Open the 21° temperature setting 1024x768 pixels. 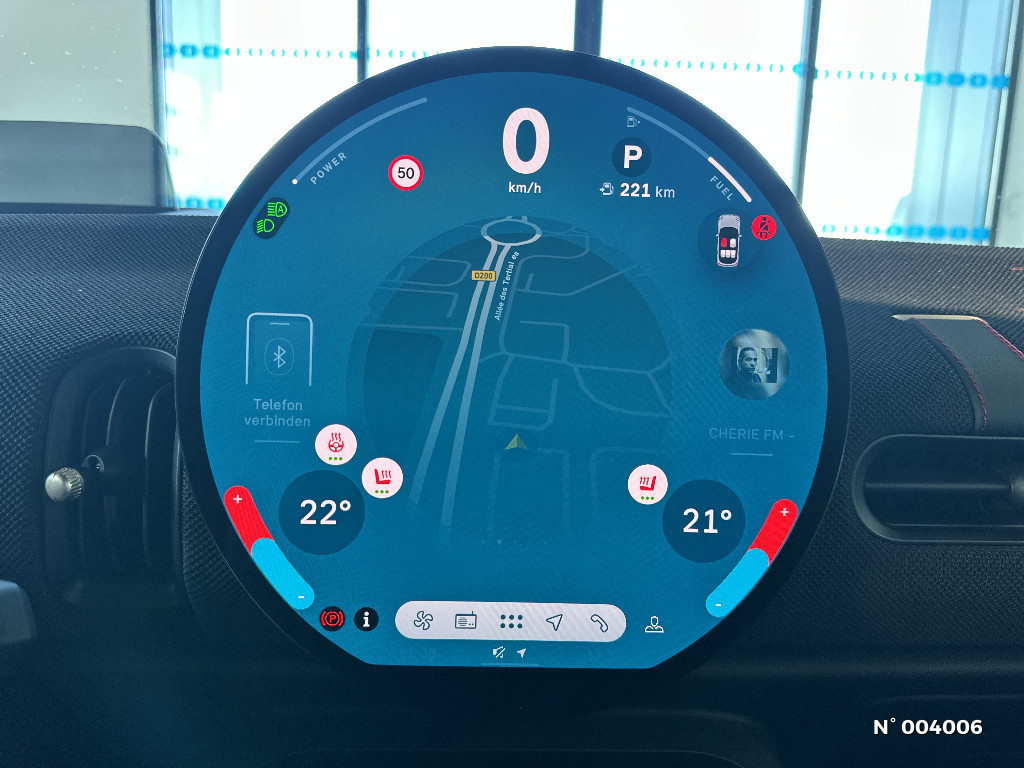pos(705,520)
